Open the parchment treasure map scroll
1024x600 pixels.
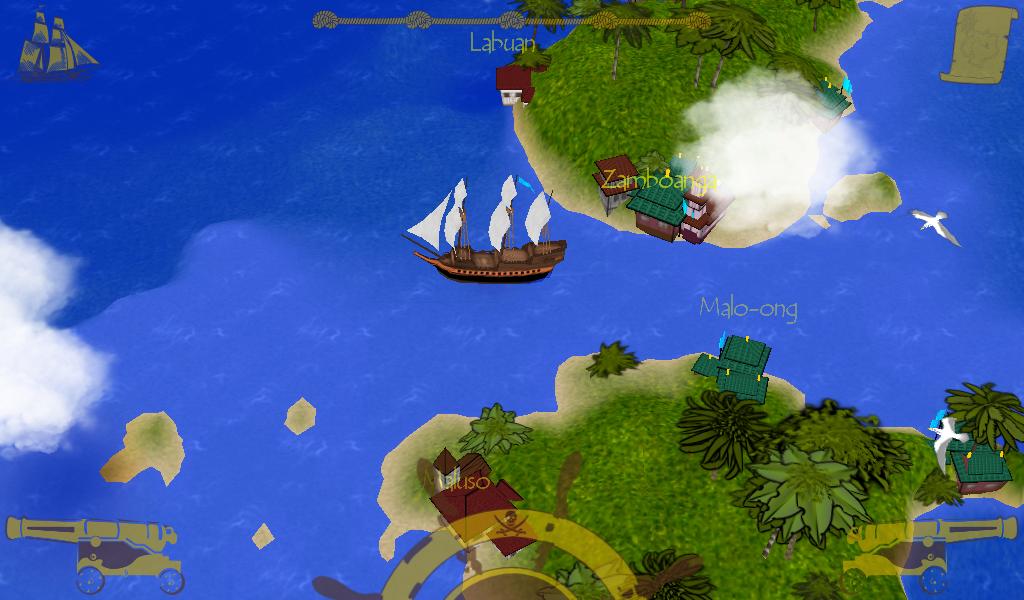[x=978, y=44]
